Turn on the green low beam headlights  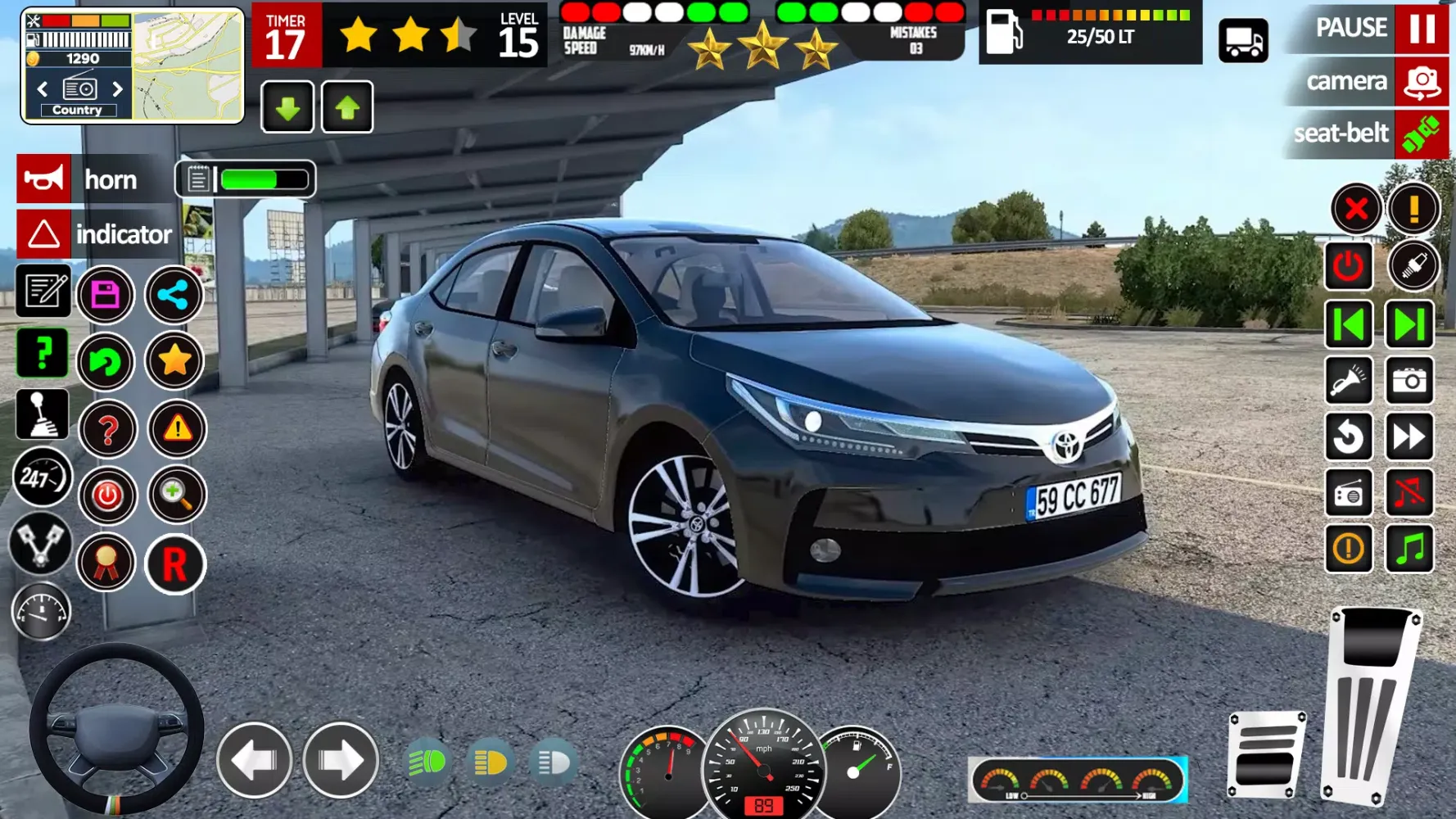click(427, 762)
